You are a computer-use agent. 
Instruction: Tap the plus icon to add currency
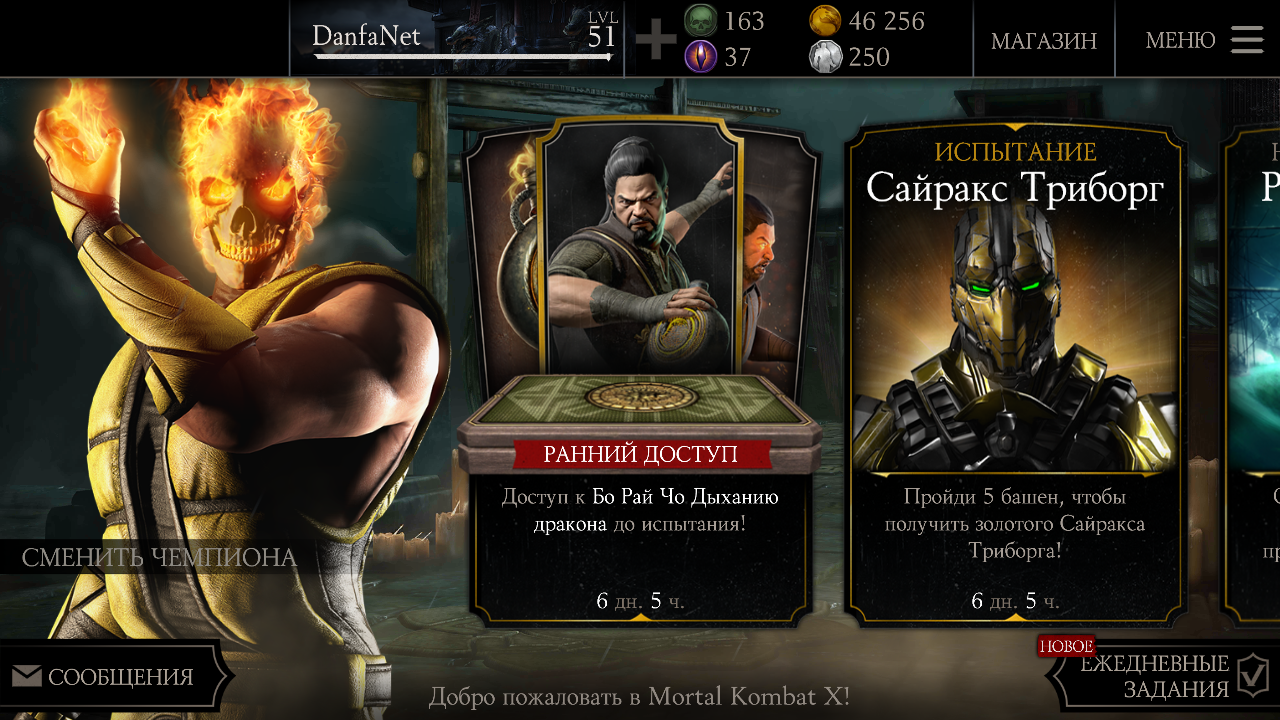coord(656,40)
